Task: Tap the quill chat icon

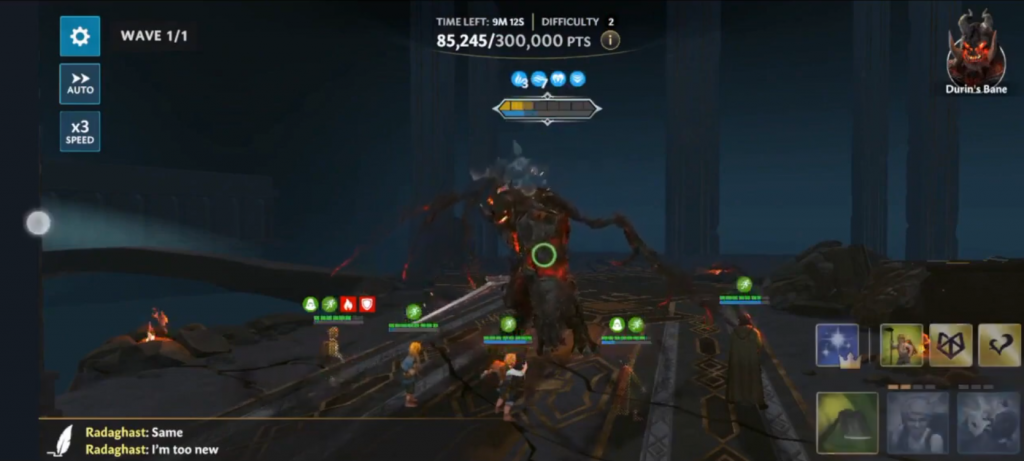Action: click(x=62, y=440)
